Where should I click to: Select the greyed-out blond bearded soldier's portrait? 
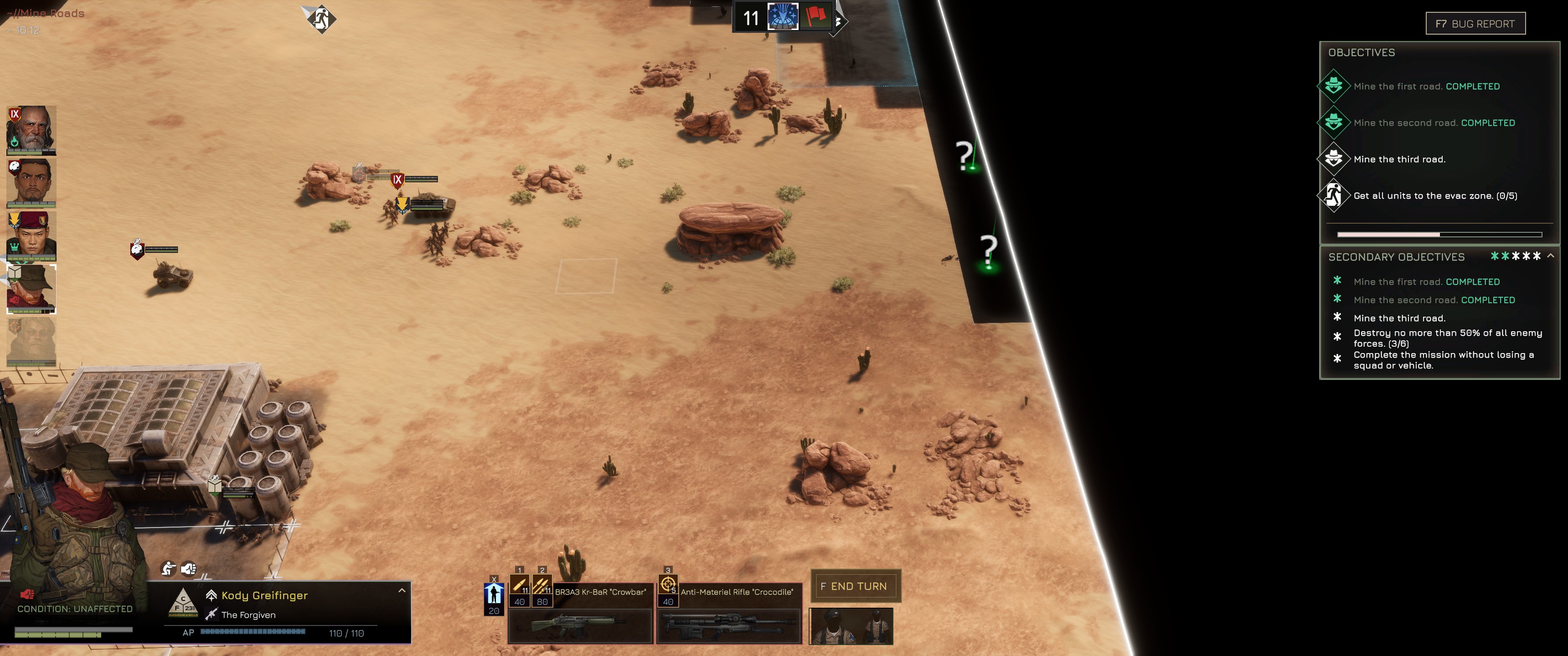pyautogui.click(x=31, y=341)
